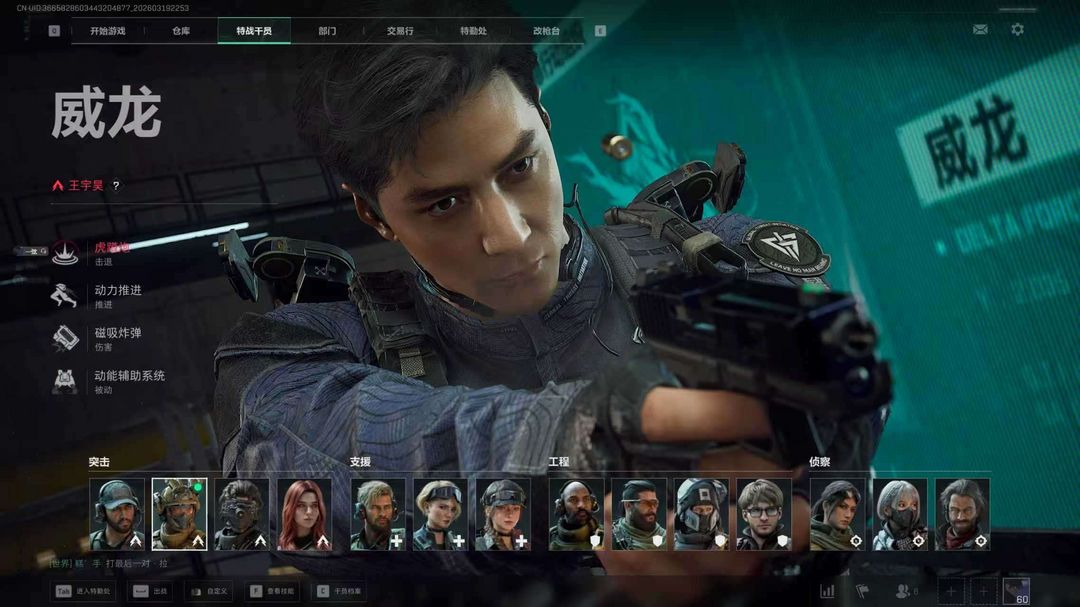Pick the operator wearing glasses

[763, 514]
